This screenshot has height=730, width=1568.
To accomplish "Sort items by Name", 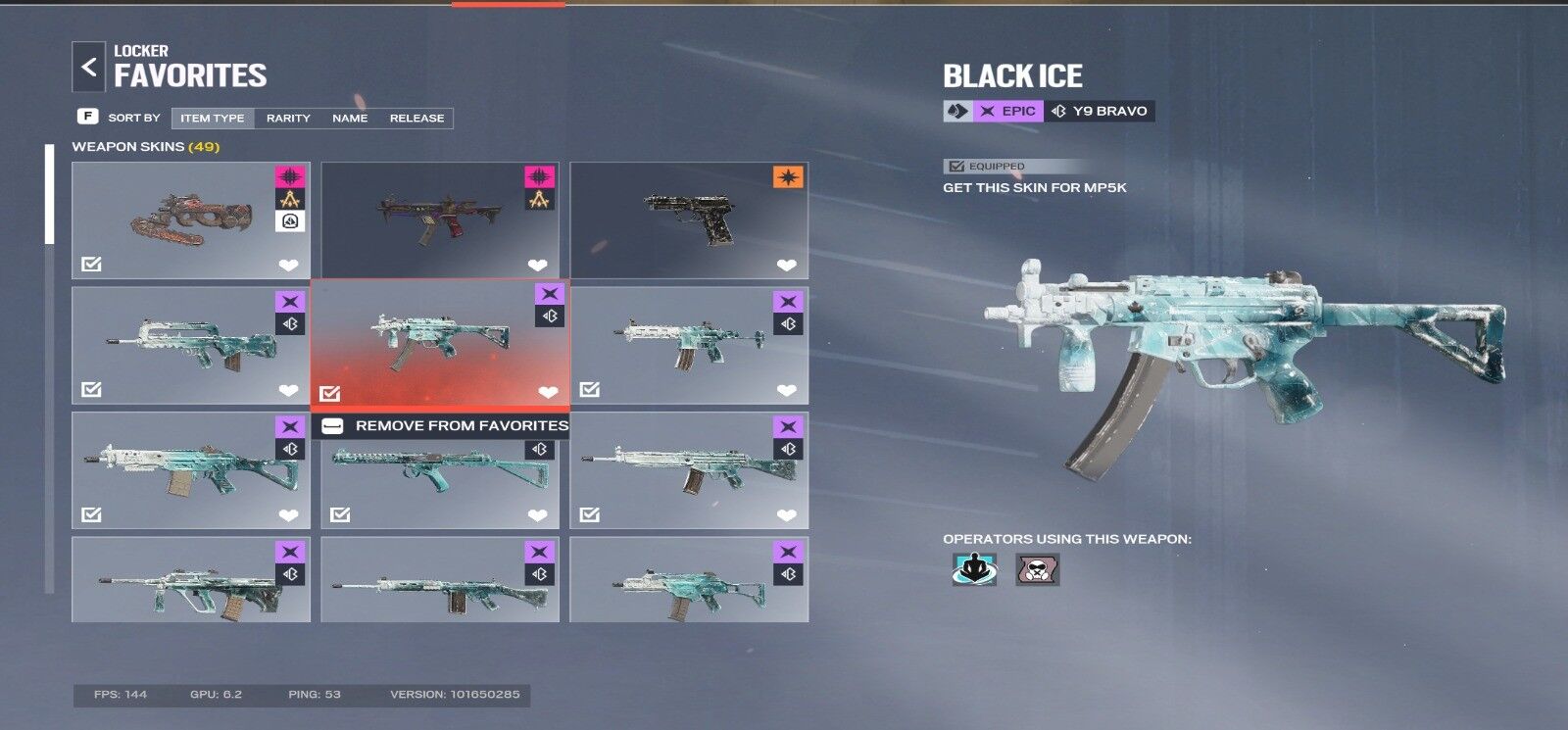I will [x=350, y=118].
